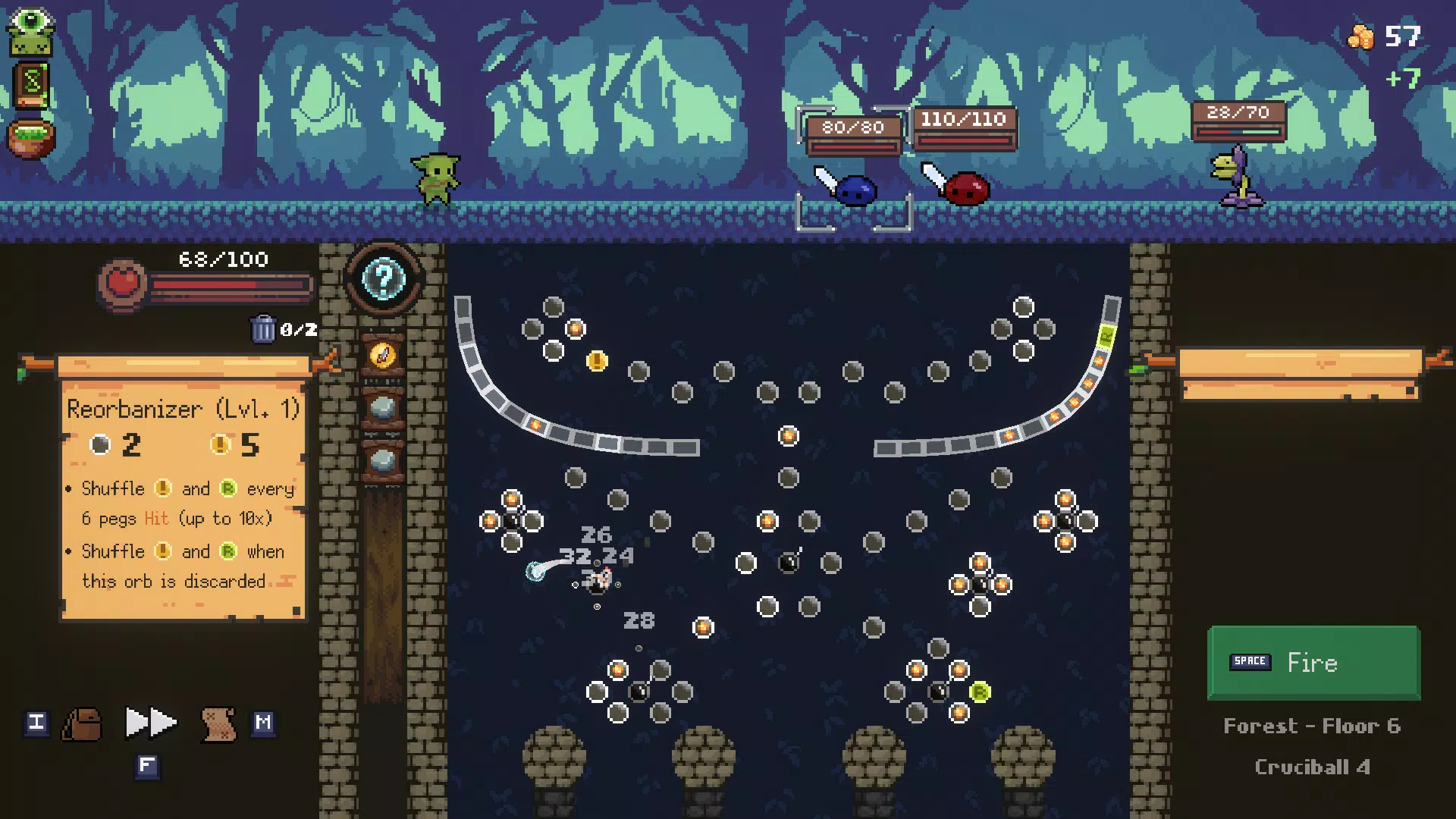Screen dimensions: 1456x819
Task: Click the first stone orb in the queue
Action: [382, 407]
